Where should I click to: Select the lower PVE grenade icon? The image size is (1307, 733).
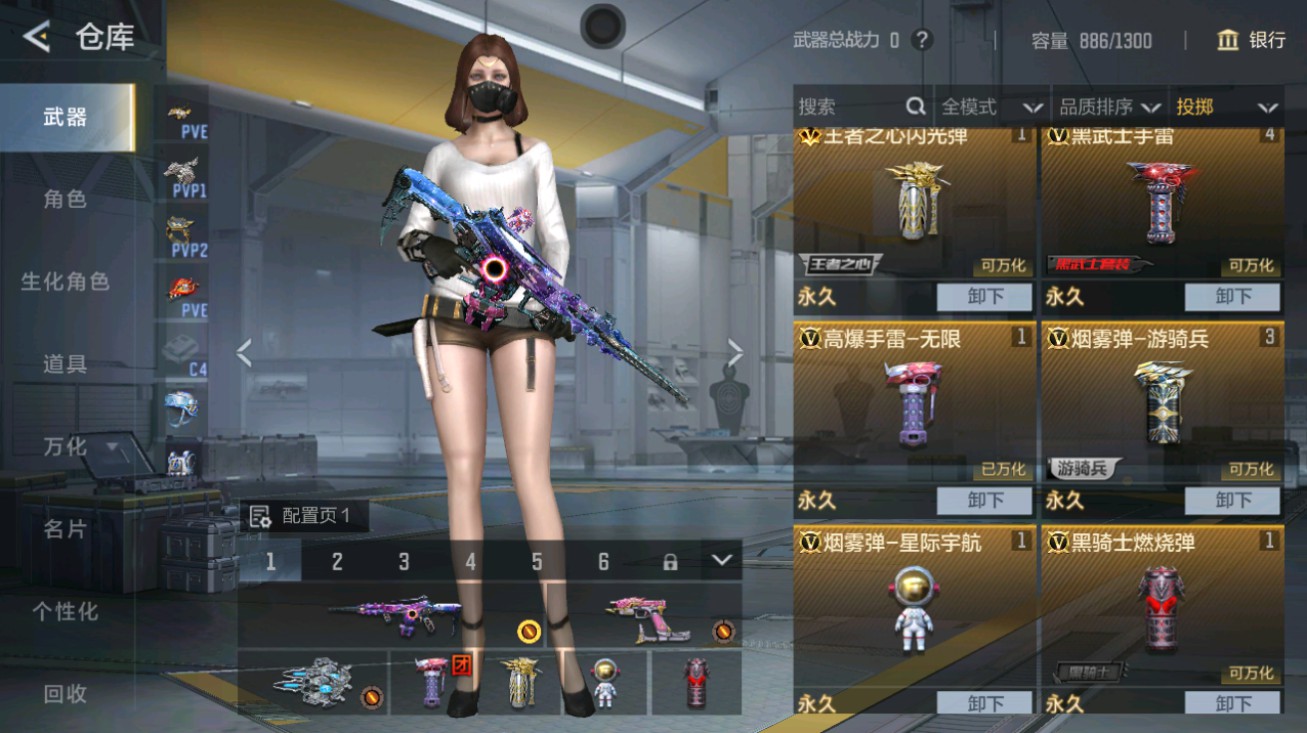click(181, 292)
